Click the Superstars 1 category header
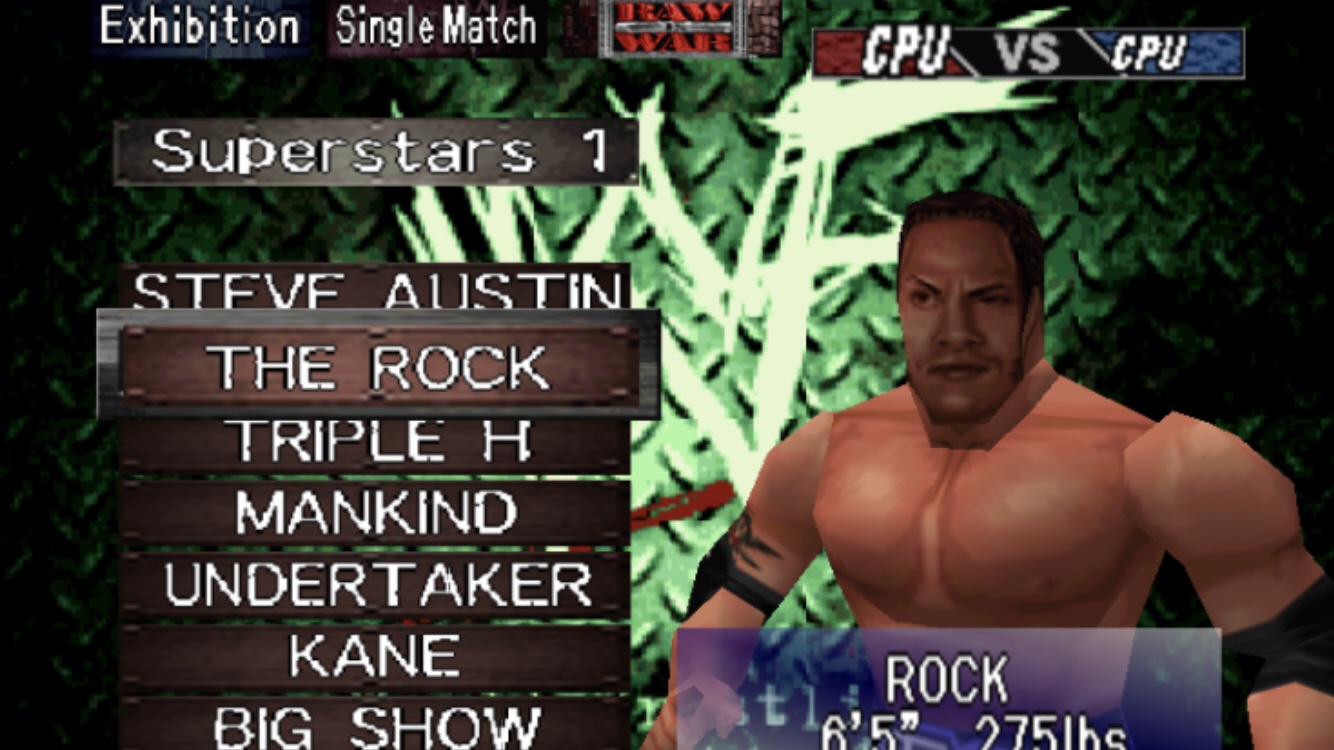The width and height of the screenshot is (1334, 750). 376,152
